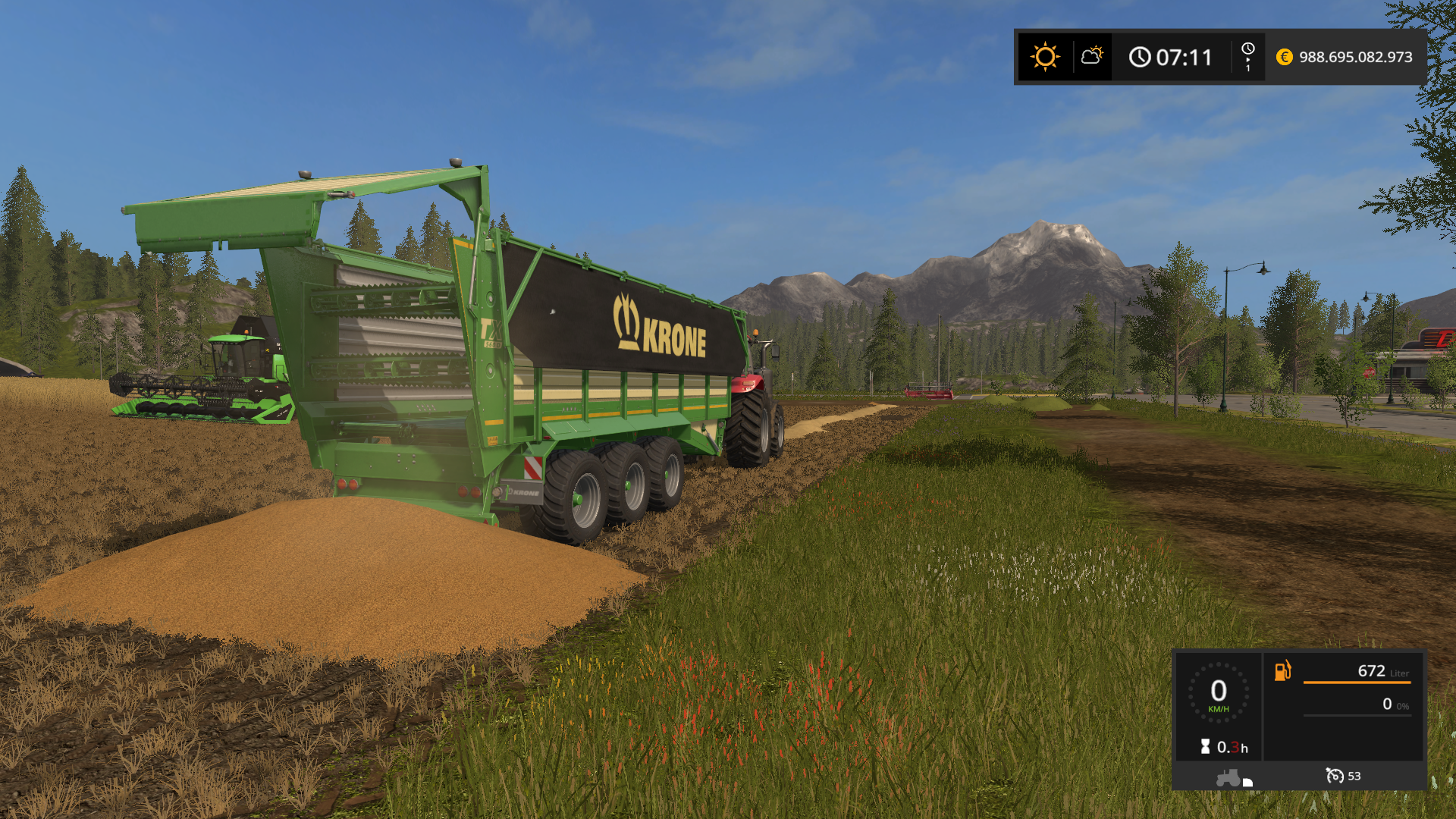Click the time scale clock icon

1247,49
